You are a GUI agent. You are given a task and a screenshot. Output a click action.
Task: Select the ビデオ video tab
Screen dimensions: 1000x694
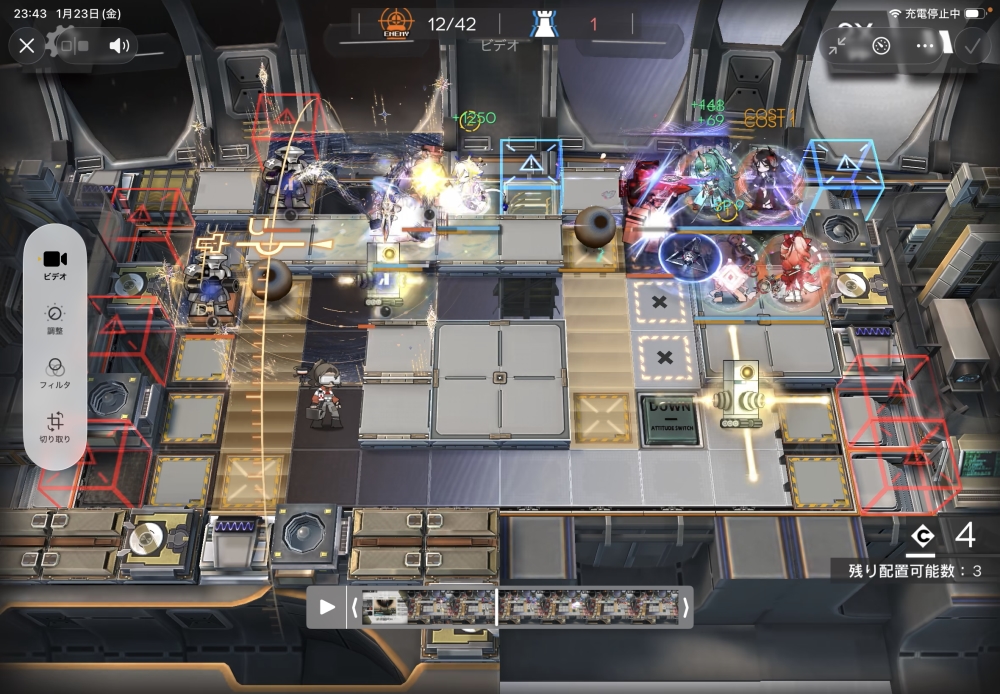coord(56,265)
